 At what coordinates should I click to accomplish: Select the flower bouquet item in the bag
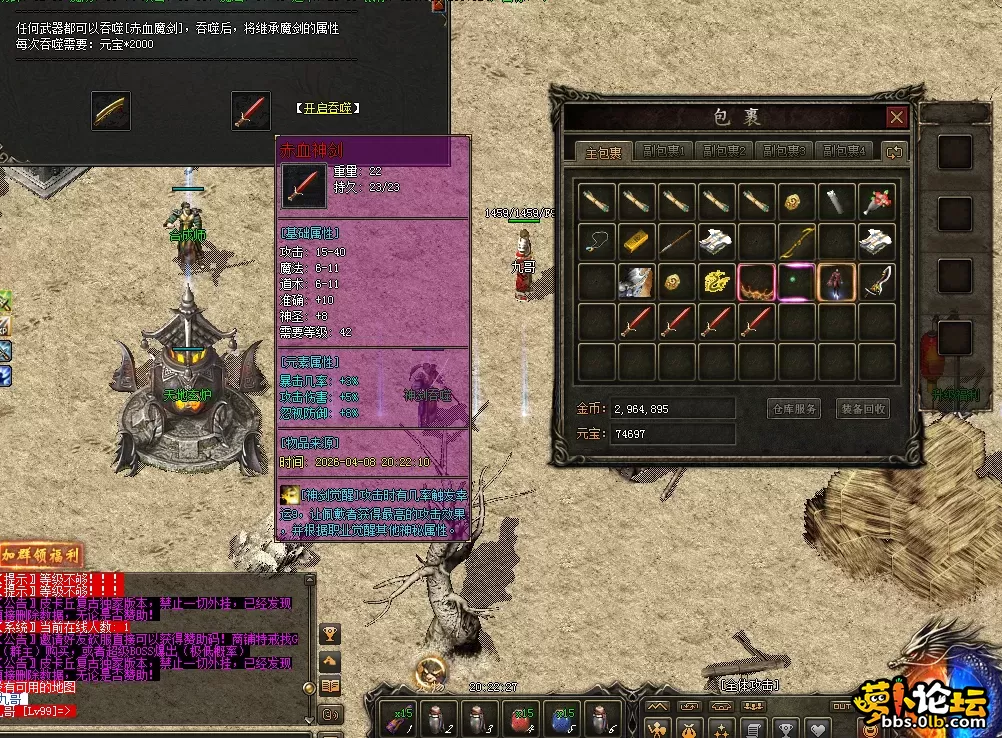(877, 201)
